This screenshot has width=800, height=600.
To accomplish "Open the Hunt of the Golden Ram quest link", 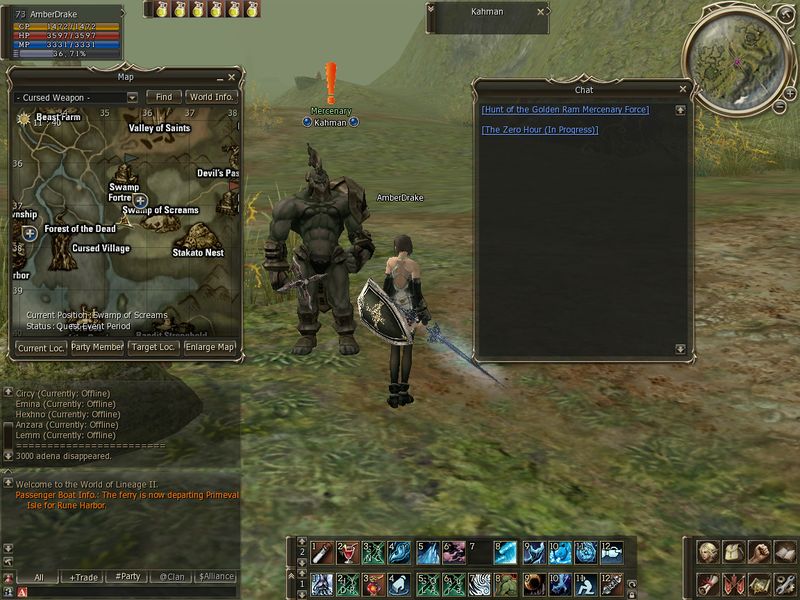I will (x=565, y=110).
